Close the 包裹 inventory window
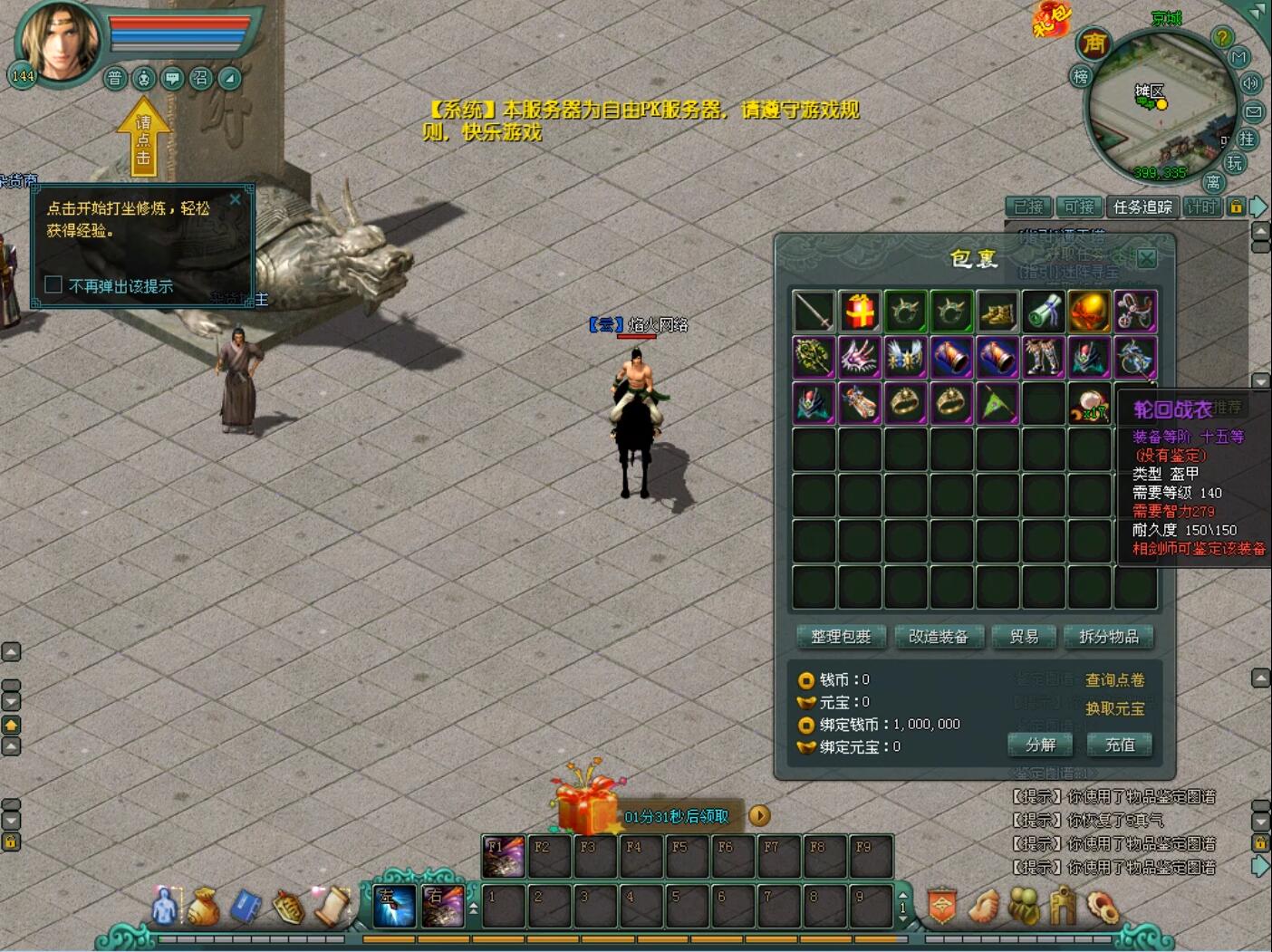 [1146, 258]
